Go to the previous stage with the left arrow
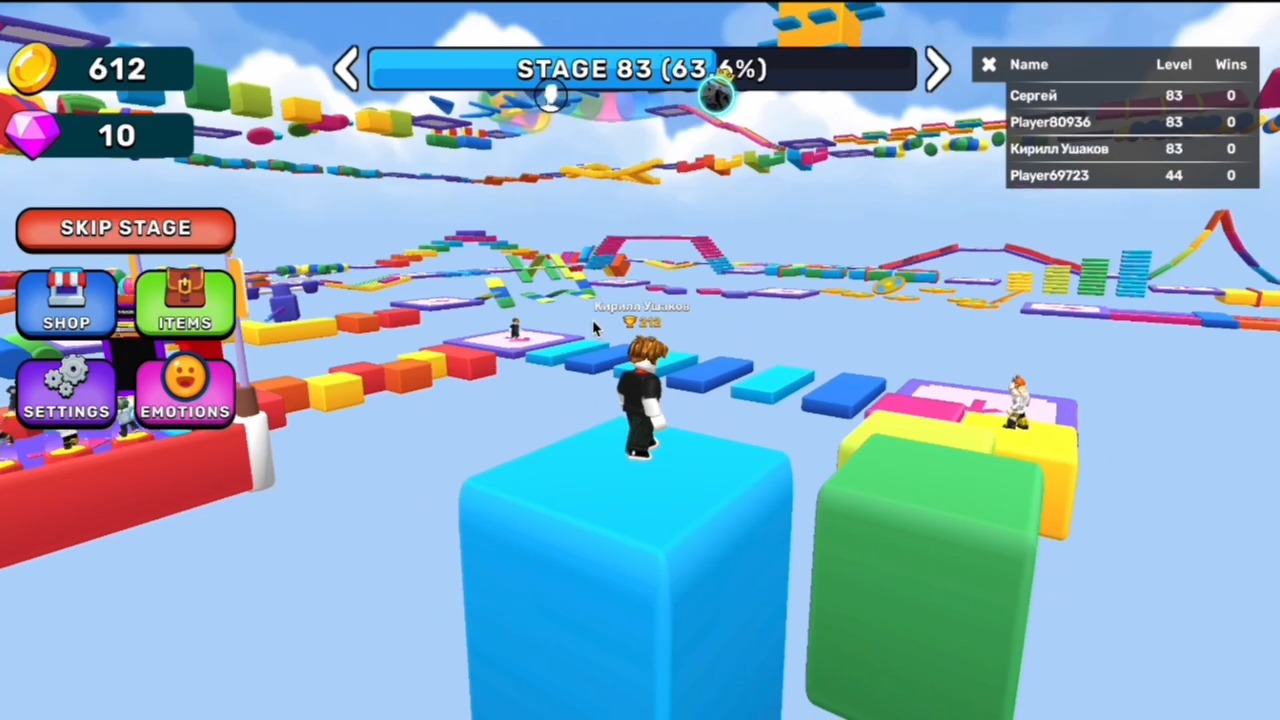Screen dimensions: 1280x720 347,68
